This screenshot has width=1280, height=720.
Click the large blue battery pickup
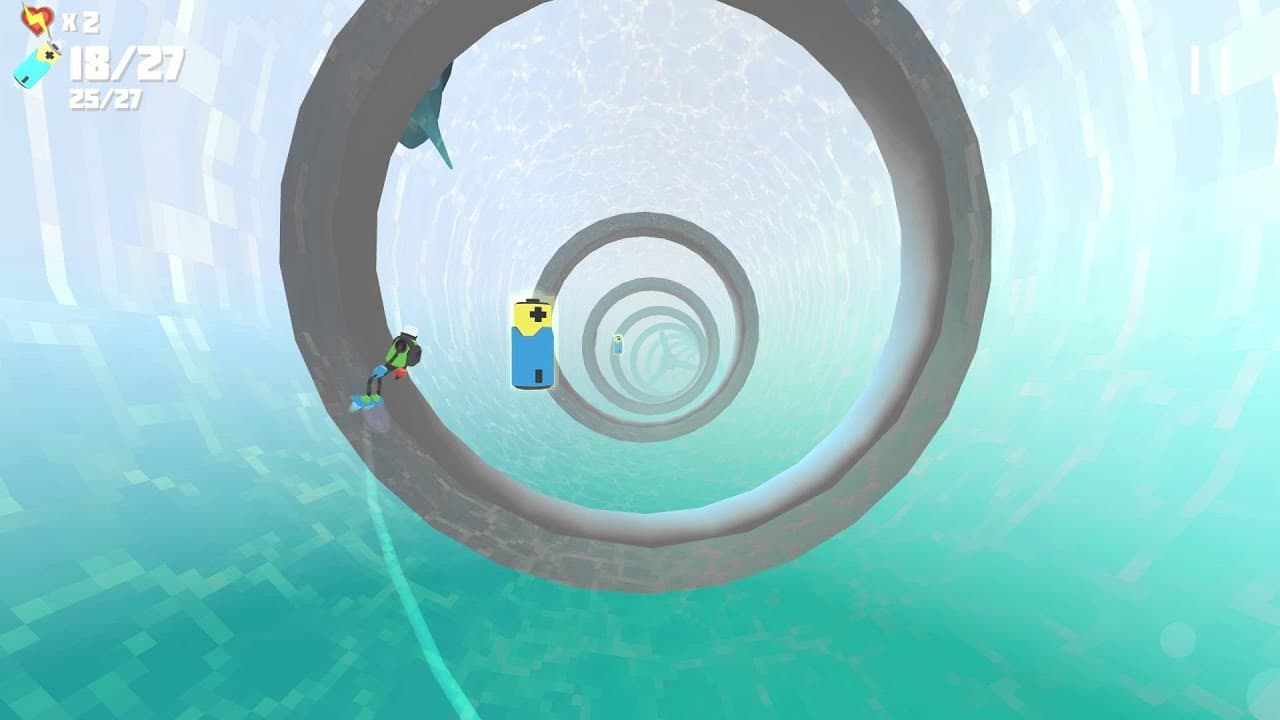click(x=534, y=344)
